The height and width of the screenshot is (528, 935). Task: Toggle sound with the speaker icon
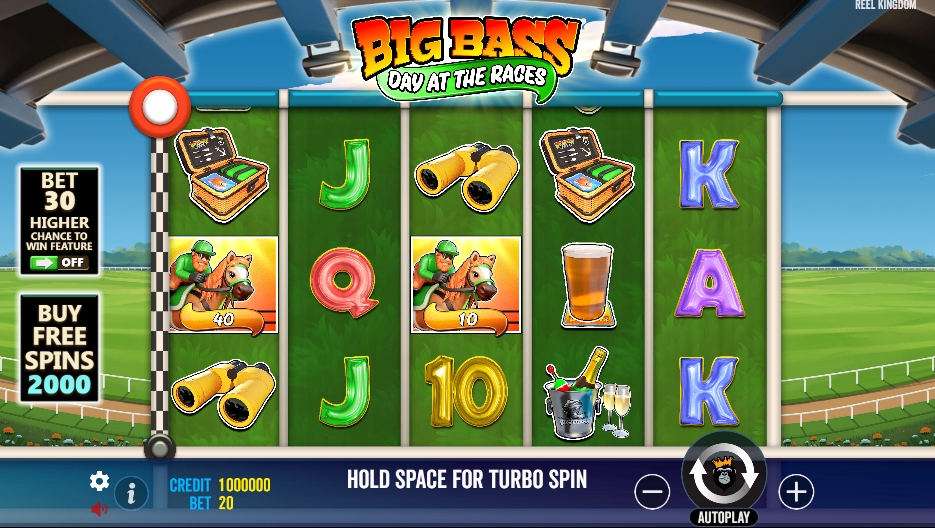point(99,509)
